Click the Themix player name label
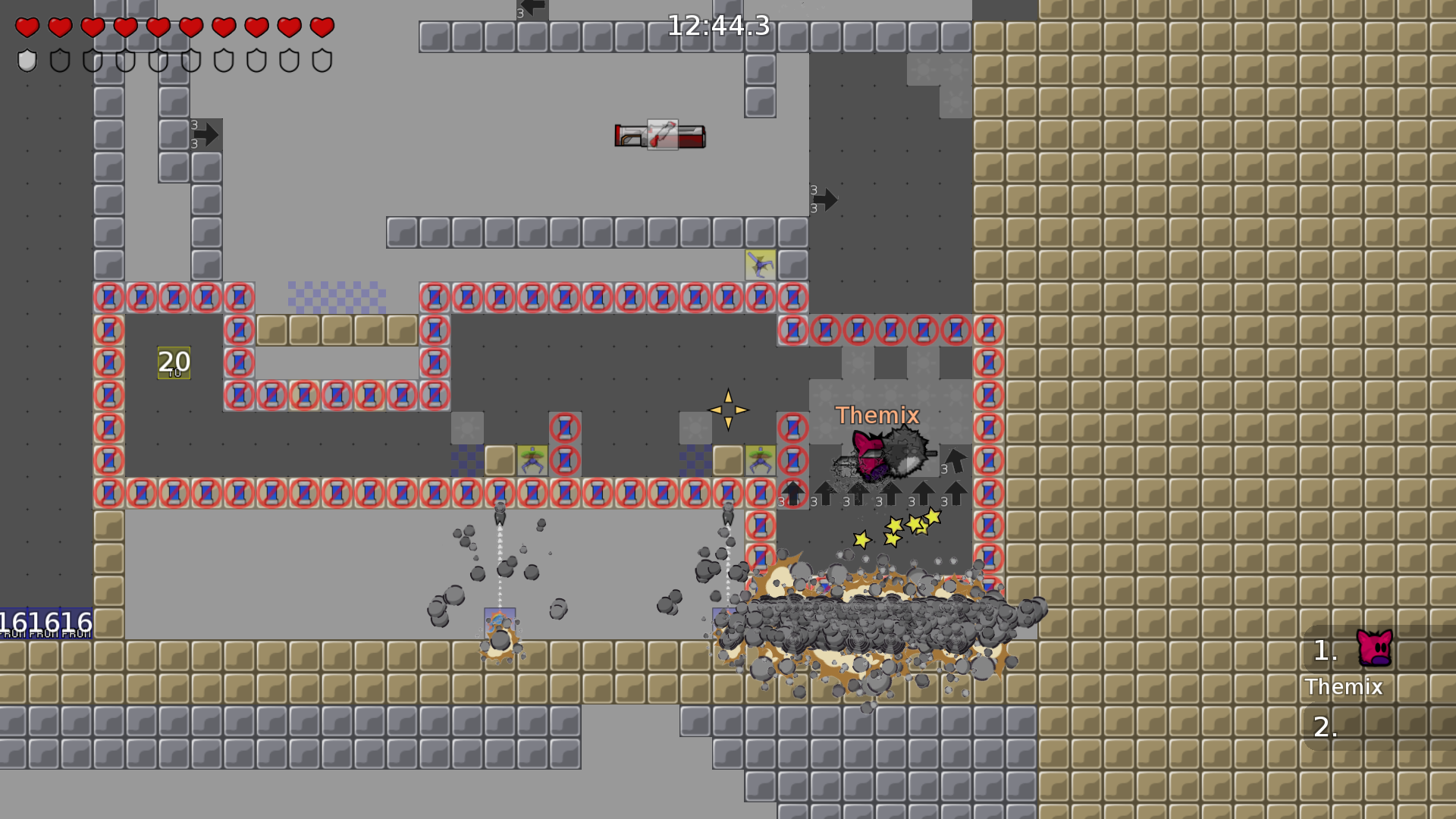Viewport: 1456px width, 819px height. pyautogui.click(x=877, y=416)
